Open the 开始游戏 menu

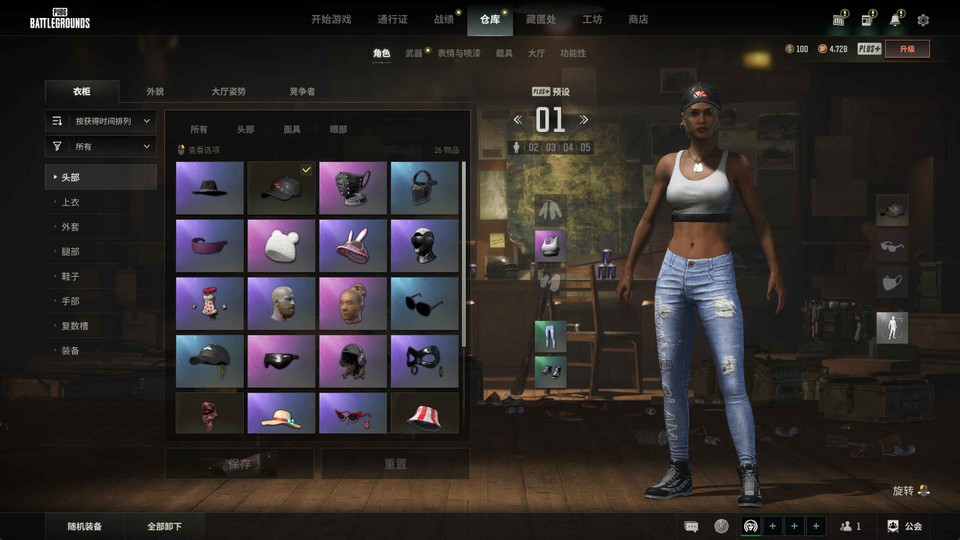pyautogui.click(x=331, y=19)
